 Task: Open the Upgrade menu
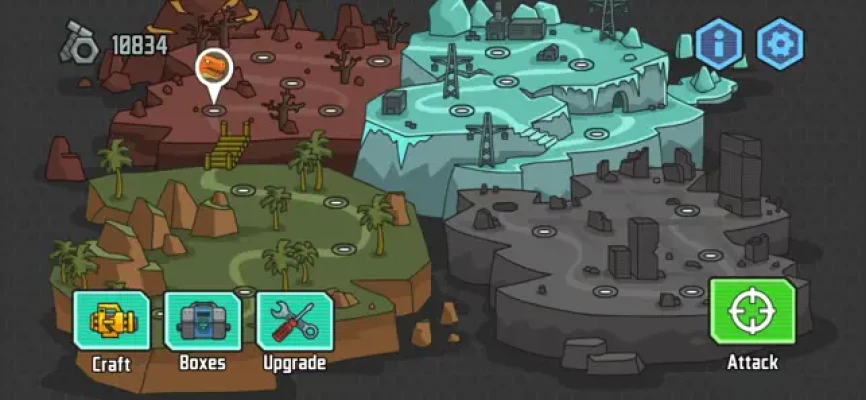coord(294,320)
